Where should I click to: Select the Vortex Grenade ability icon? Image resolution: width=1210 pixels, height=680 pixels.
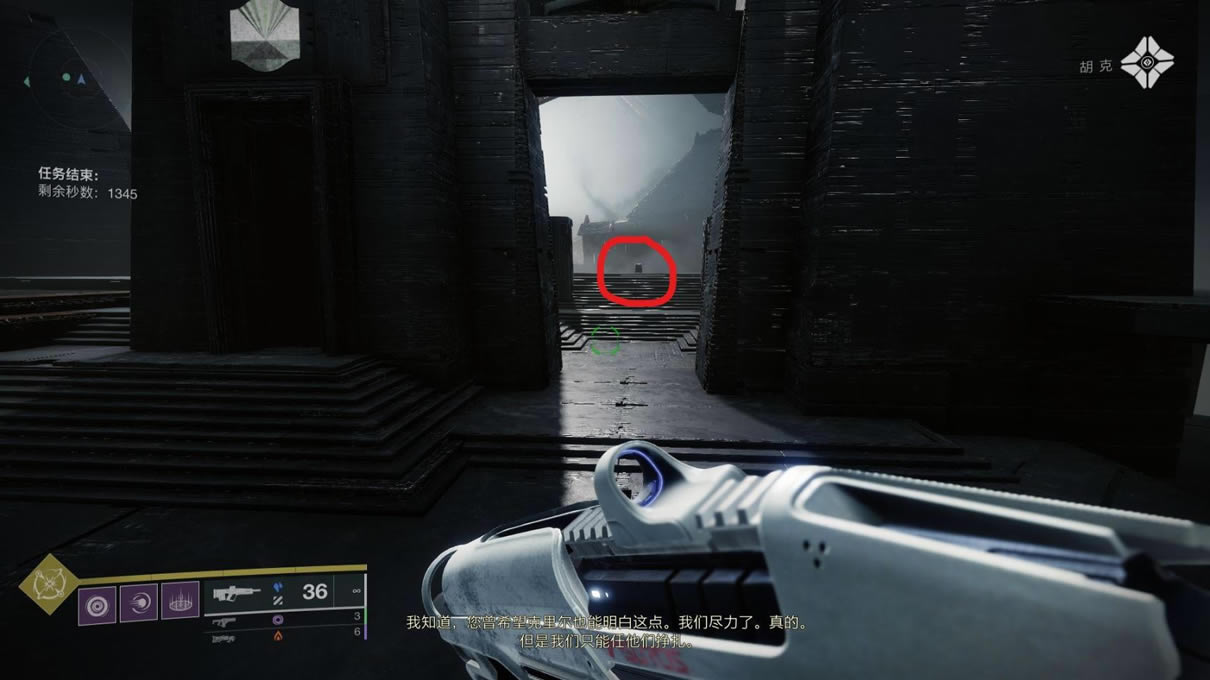[x=98, y=604]
